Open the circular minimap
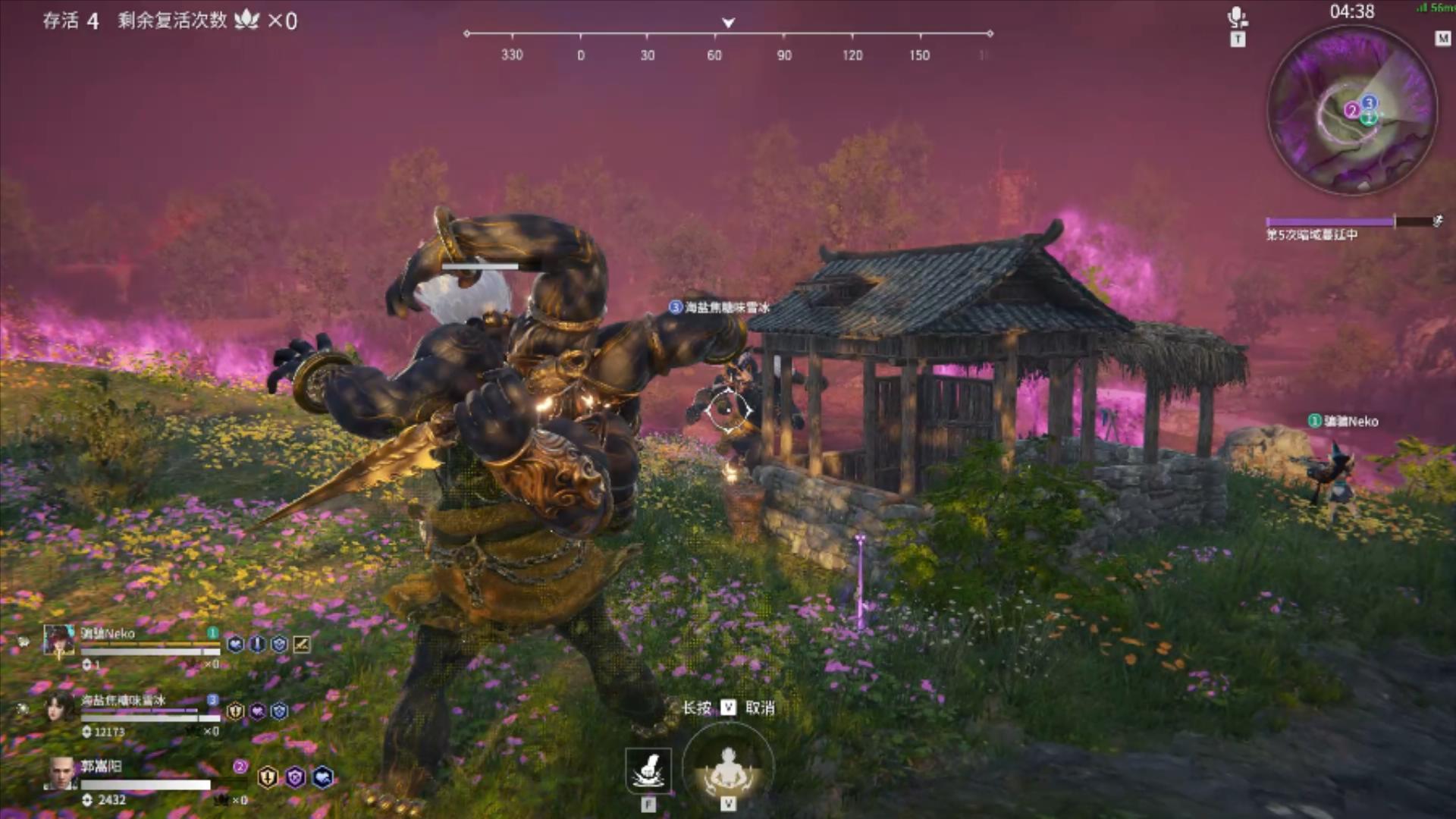 click(1352, 111)
